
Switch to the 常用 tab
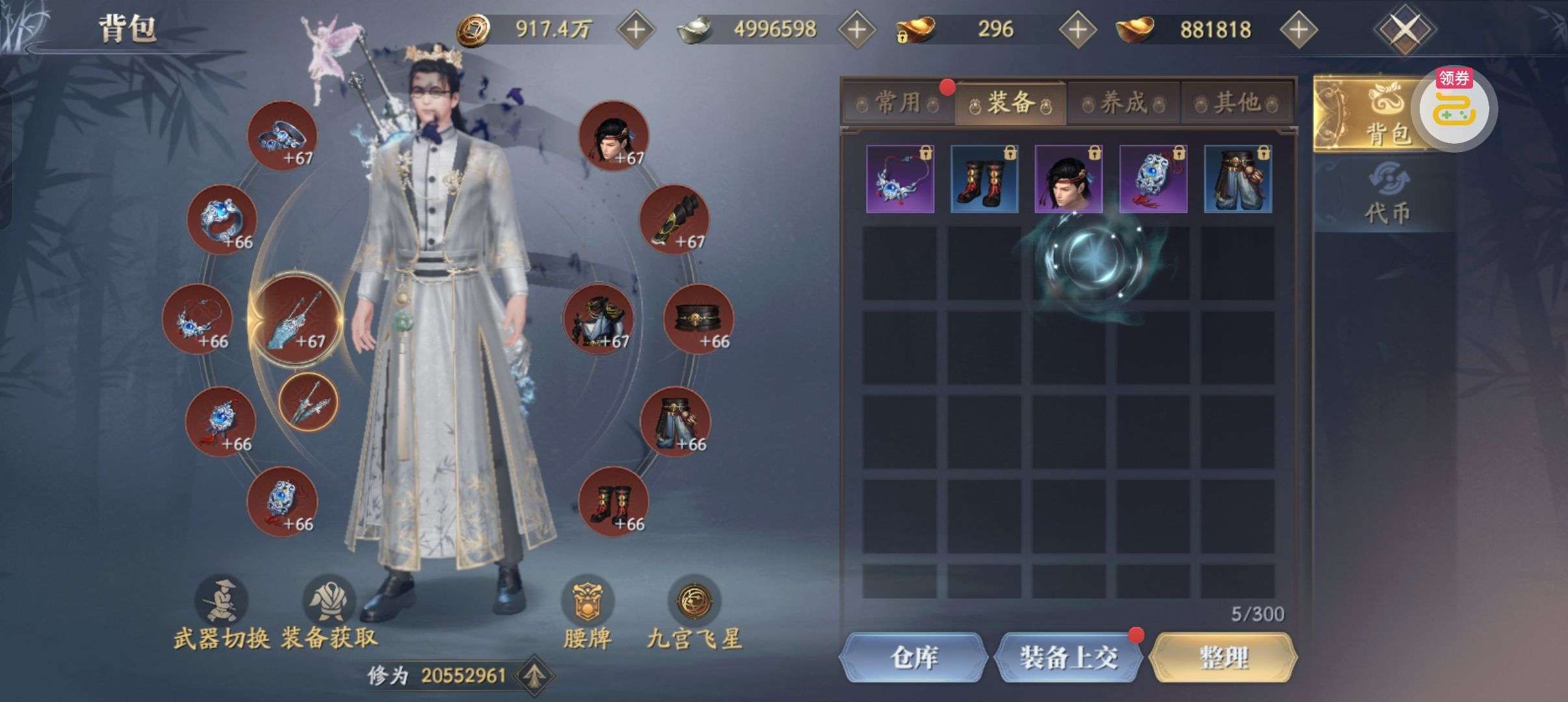pos(898,103)
